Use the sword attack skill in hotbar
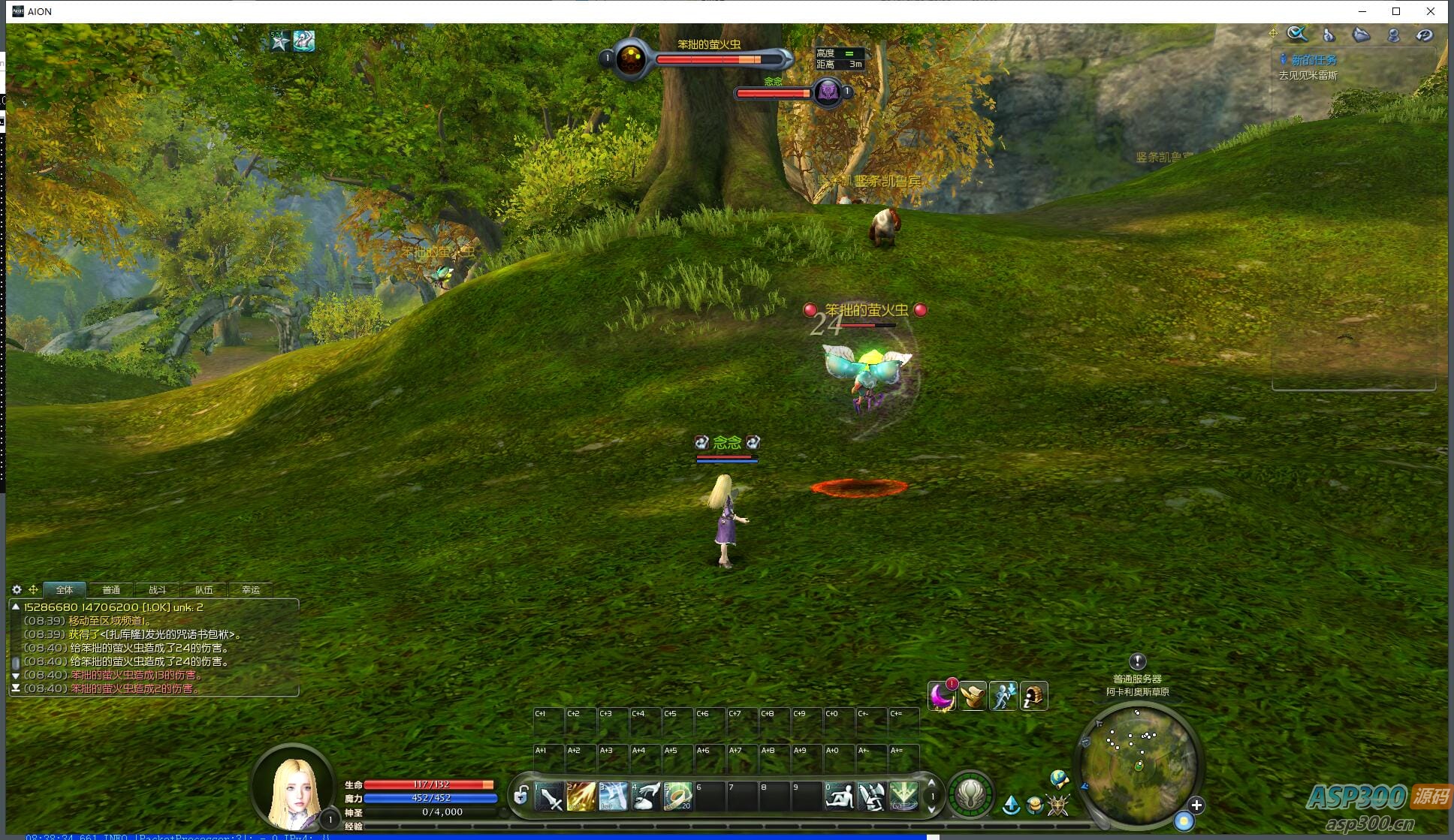Image resolution: width=1454 pixels, height=840 pixels. (550, 797)
